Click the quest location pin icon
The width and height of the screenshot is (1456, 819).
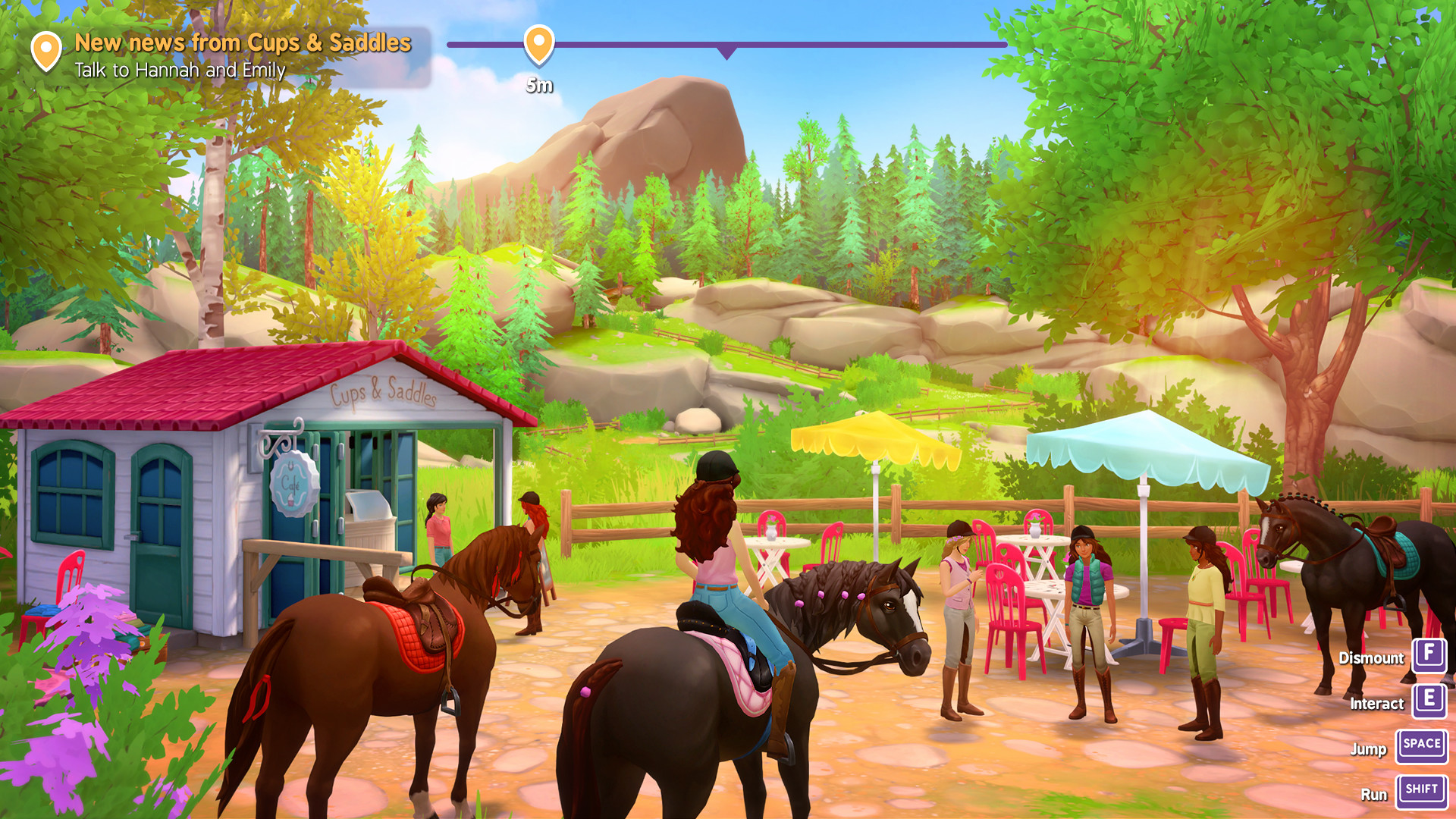[x=47, y=50]
